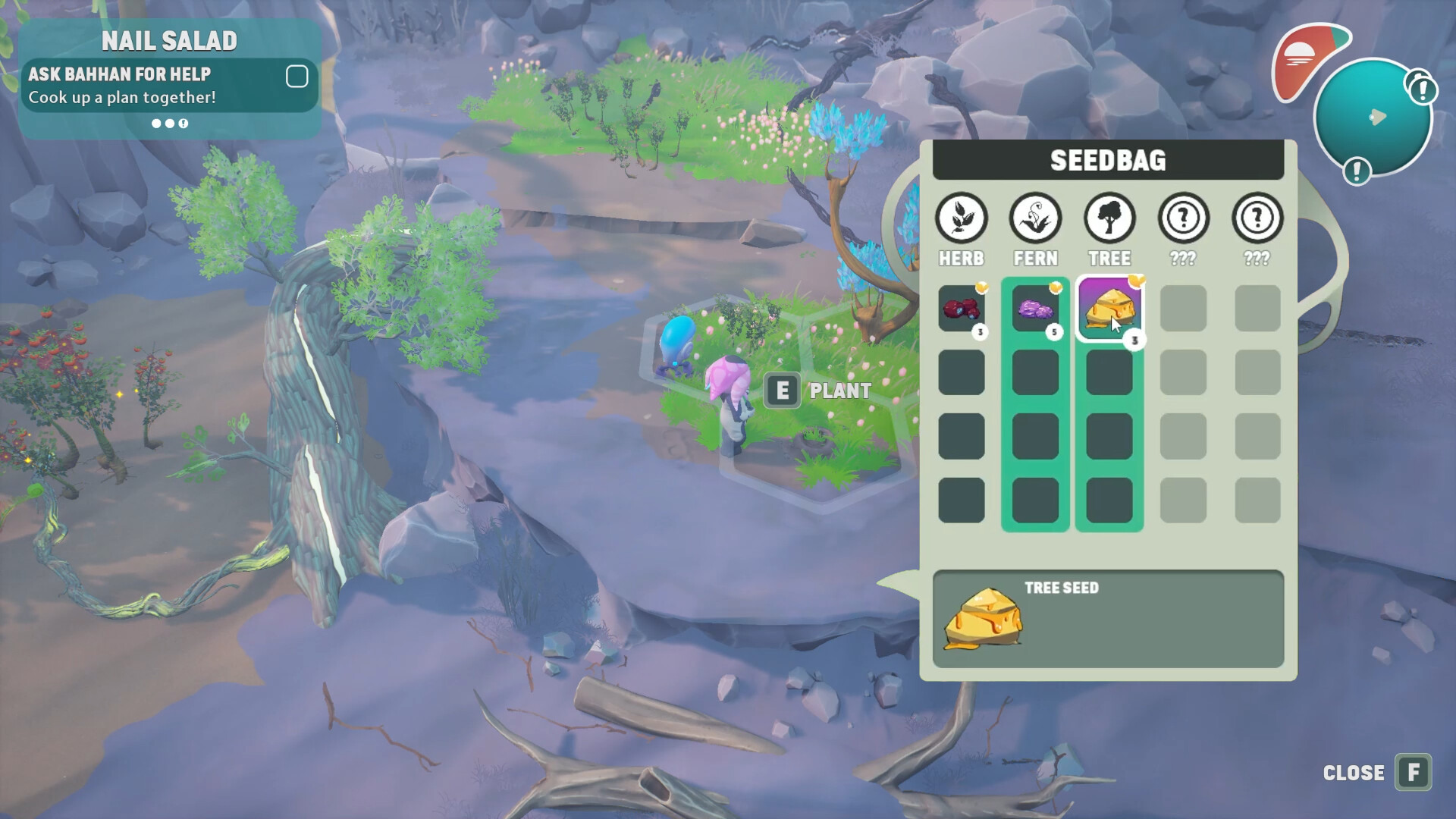Click the E Plant action prompt
The height and width of the screenshot is (819, 1456).
[783, 391]
